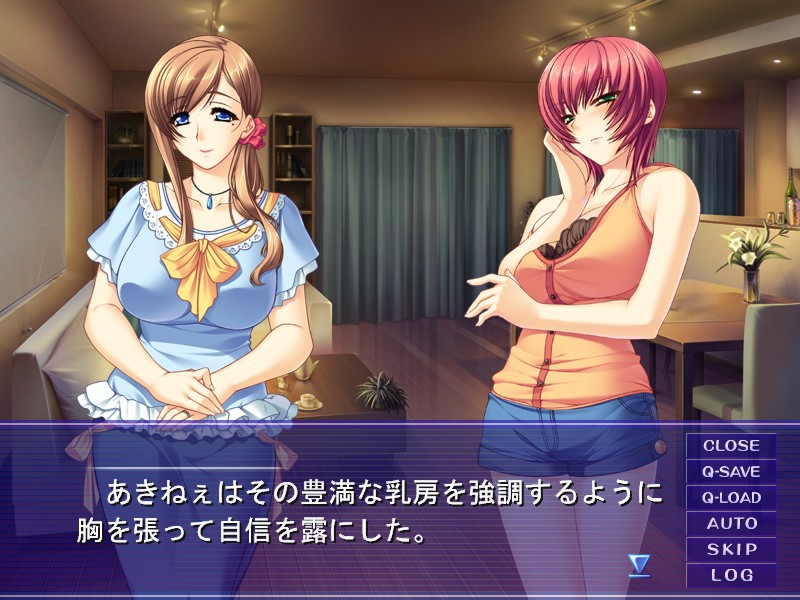This screenshot has width=800, height=600.
Task: Close the dialogue text window
Action: point(731,446)
